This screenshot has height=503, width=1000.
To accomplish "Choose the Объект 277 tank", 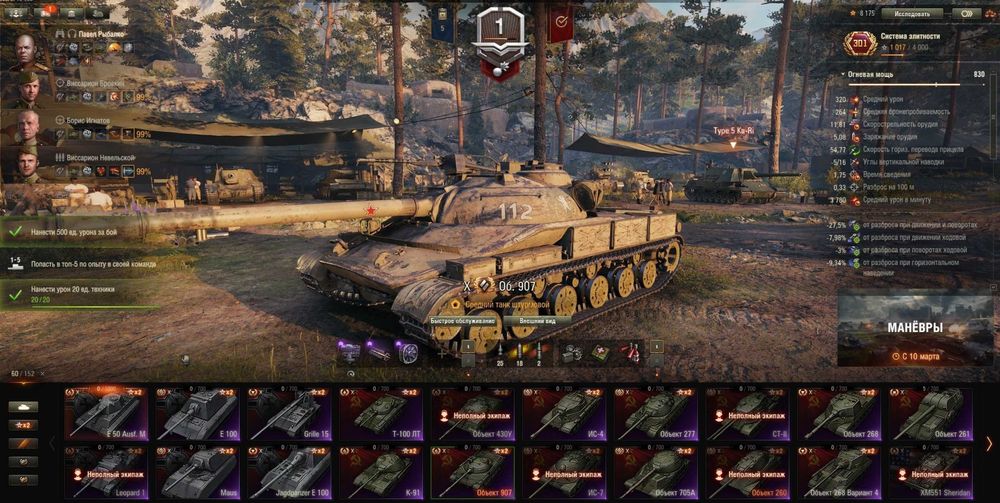I will (x=656, y=413).
